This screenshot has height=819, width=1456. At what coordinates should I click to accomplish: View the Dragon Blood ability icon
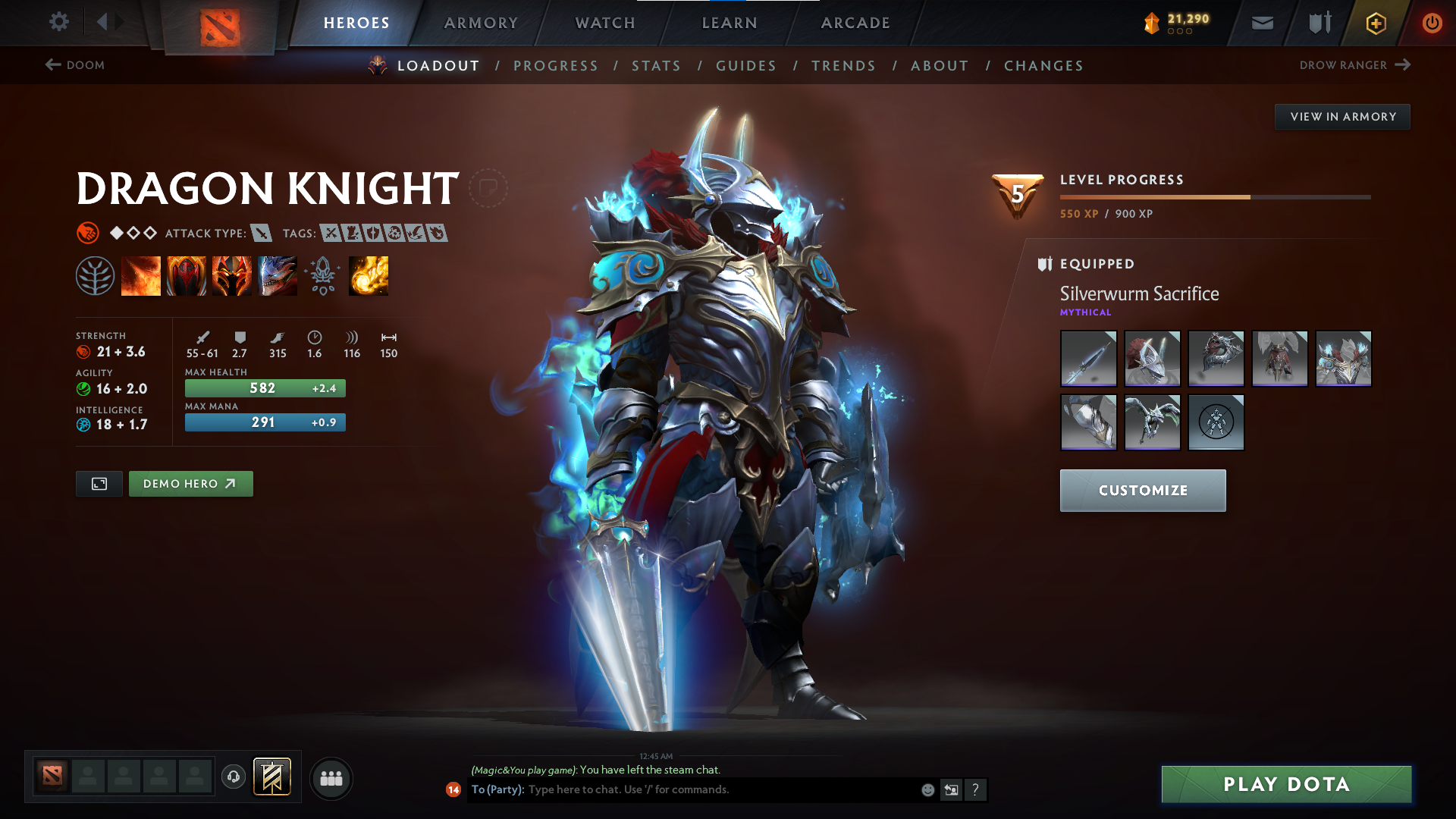click(x=232, y=275)
